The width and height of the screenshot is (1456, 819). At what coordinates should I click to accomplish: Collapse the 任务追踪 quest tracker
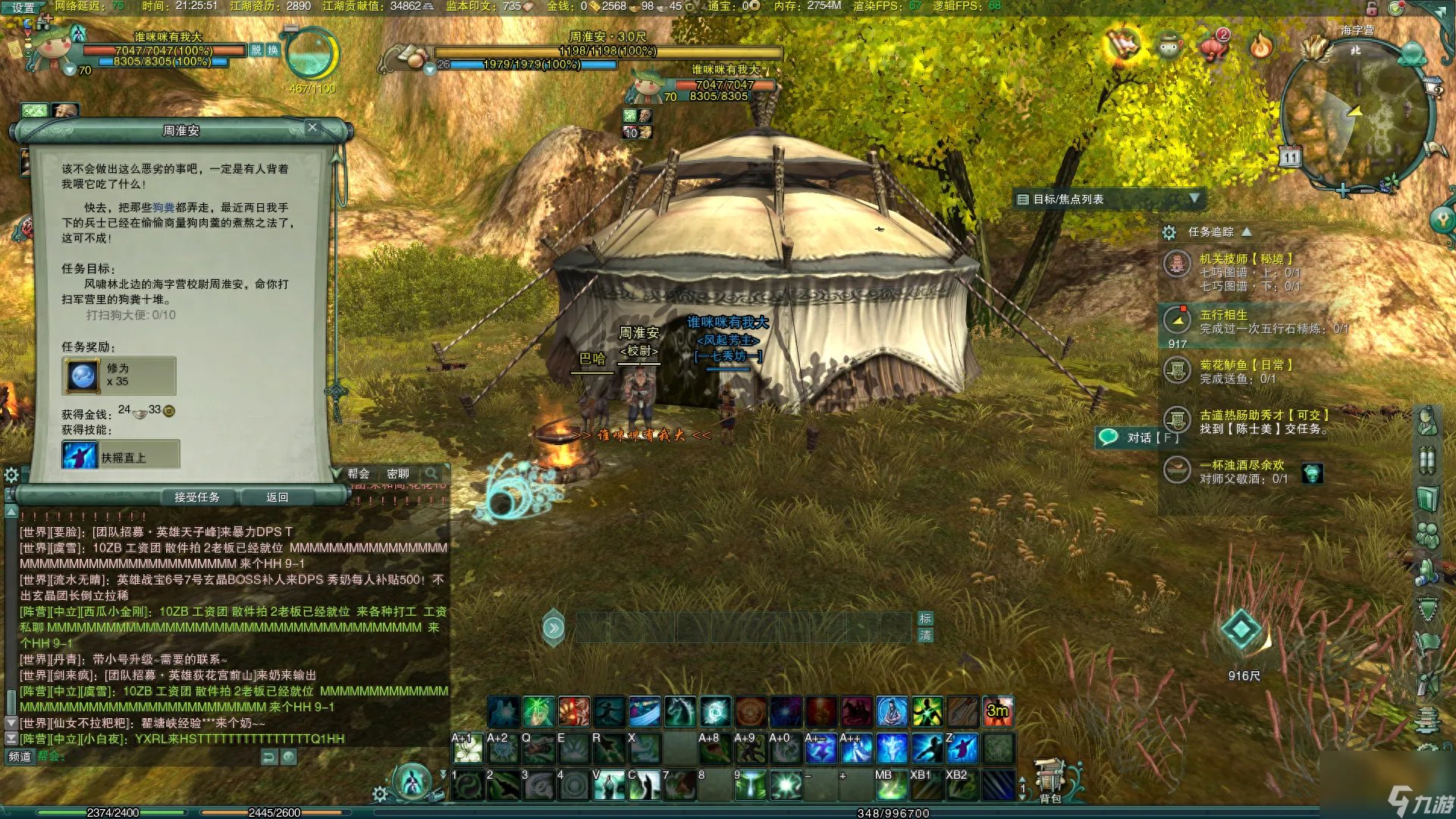(x=1247, y=231)
